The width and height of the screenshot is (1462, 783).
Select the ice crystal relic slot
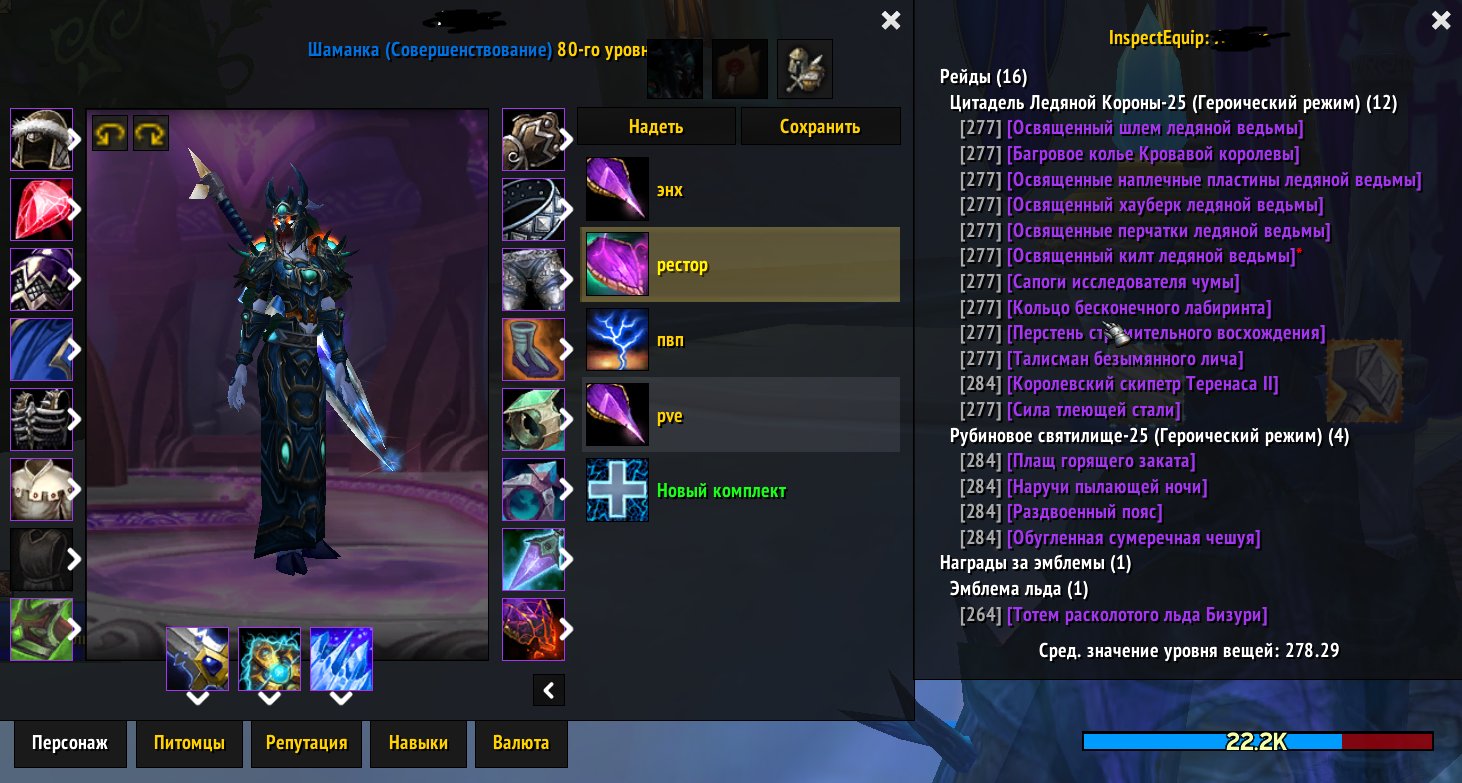click(x=341, y=659)
